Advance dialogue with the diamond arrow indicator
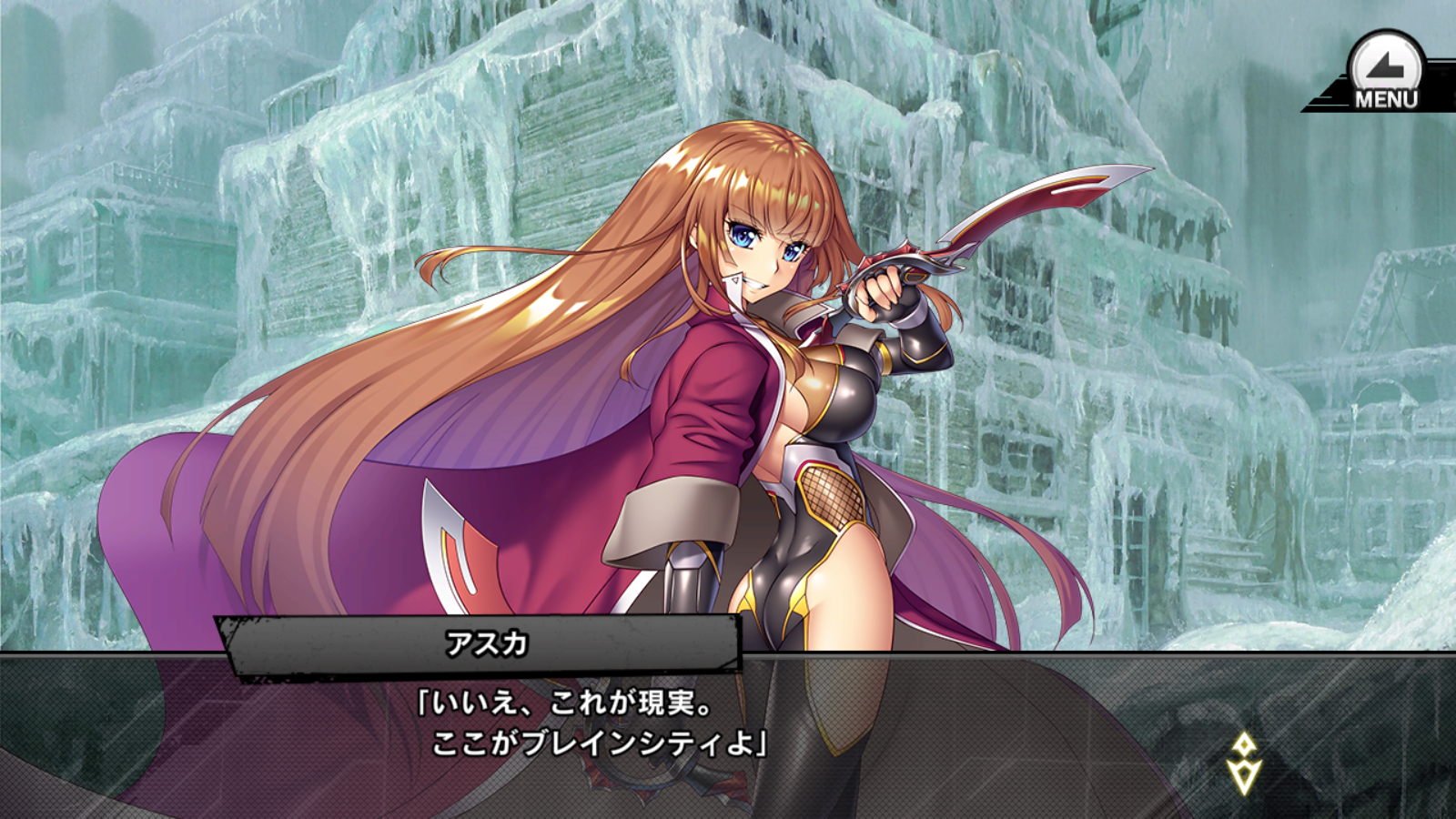 coord(1243,763)
